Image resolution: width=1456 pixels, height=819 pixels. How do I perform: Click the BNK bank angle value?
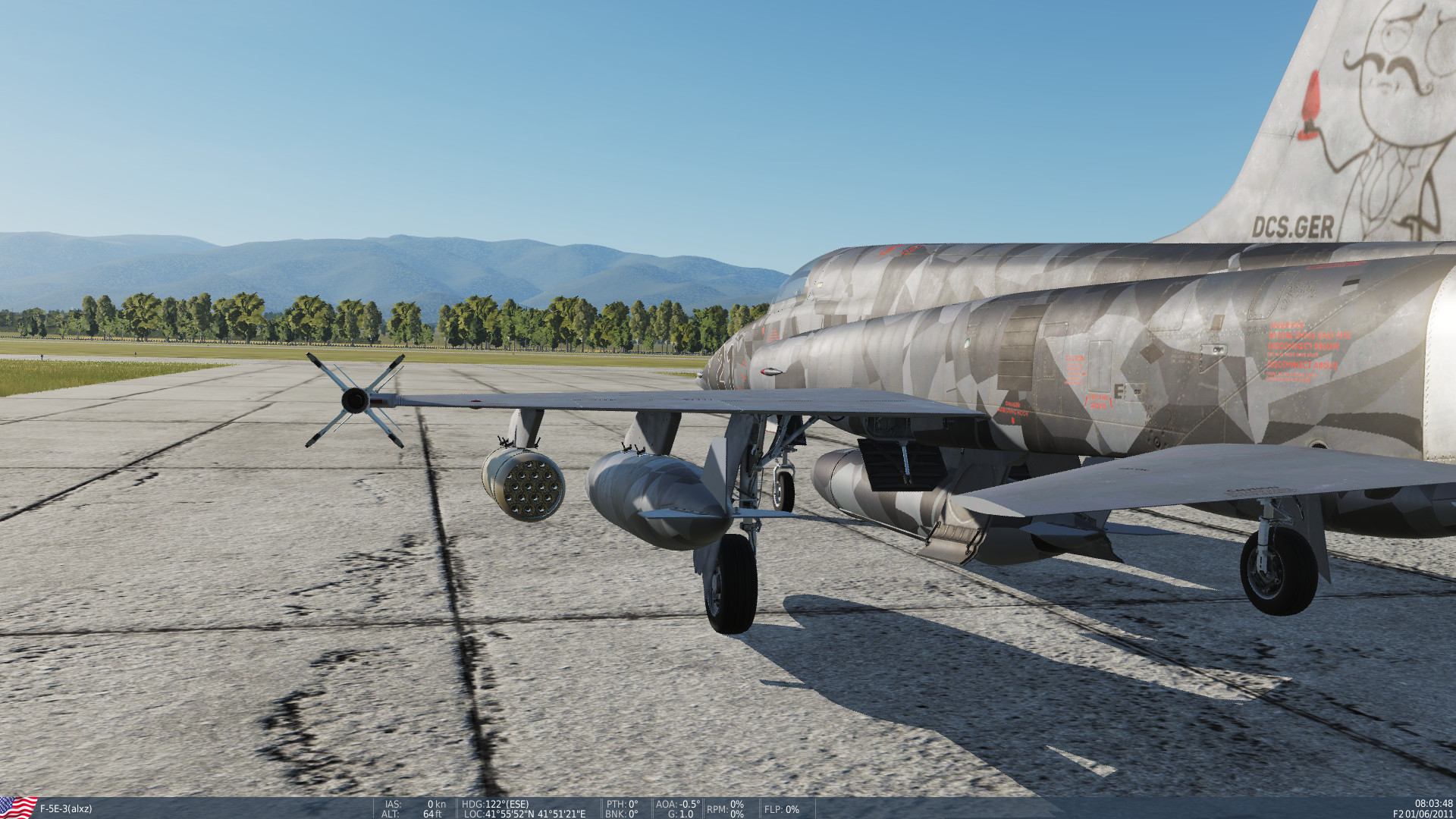tap(622, 813)
